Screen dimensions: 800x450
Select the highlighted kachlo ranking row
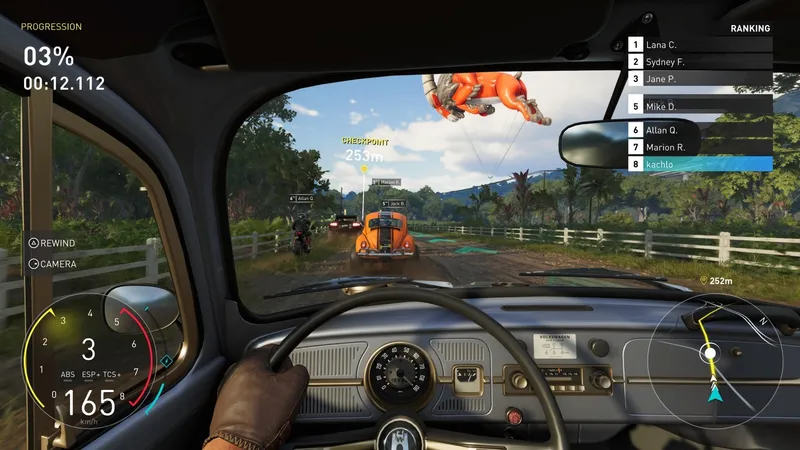point(700,164)
